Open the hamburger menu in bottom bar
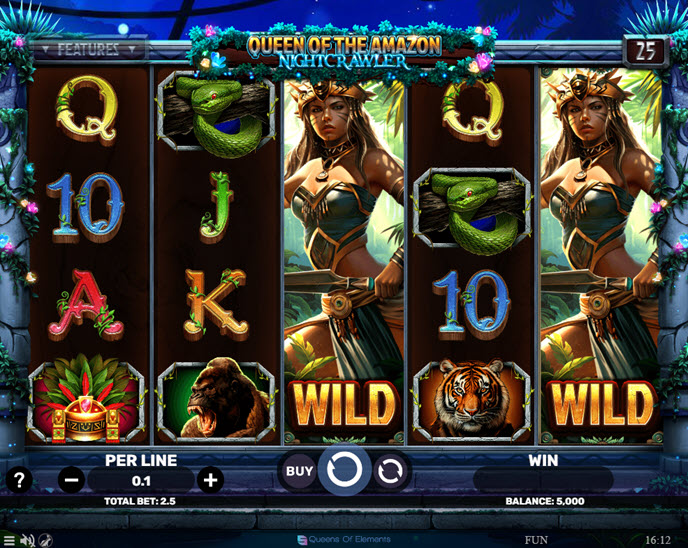The width and height of the screenshot is (688, 548). [9, 540]
